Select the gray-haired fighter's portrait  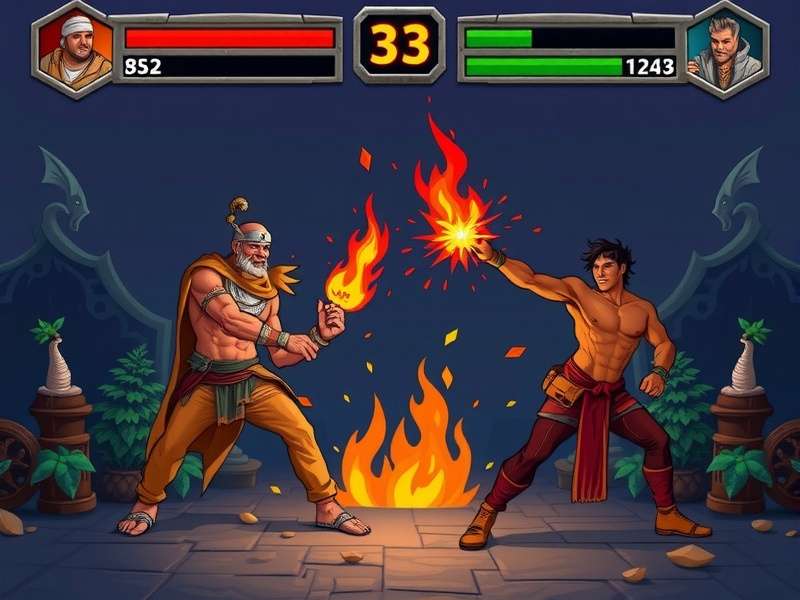[726, 48]
